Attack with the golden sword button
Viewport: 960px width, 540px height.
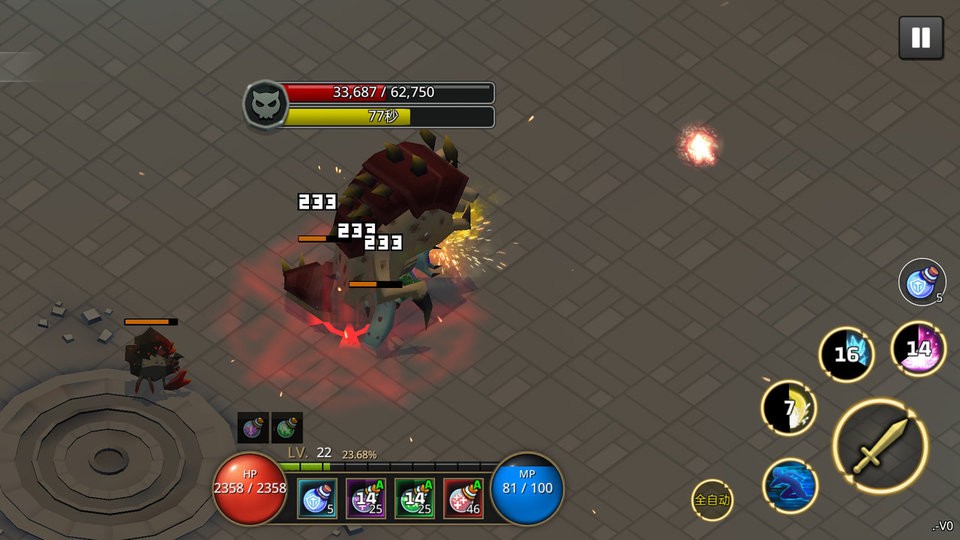pos(880,446)
